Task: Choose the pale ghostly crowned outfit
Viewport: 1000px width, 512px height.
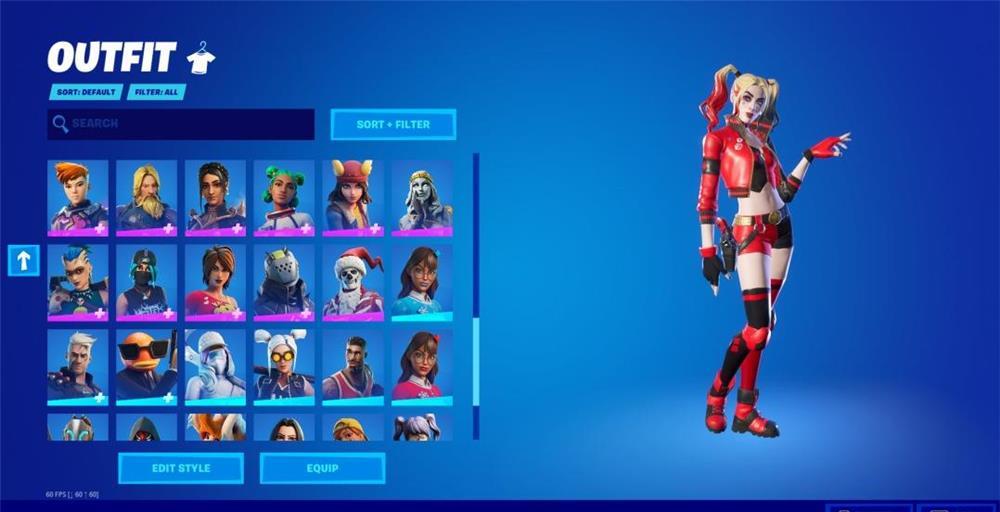Action: coord(422,197)
